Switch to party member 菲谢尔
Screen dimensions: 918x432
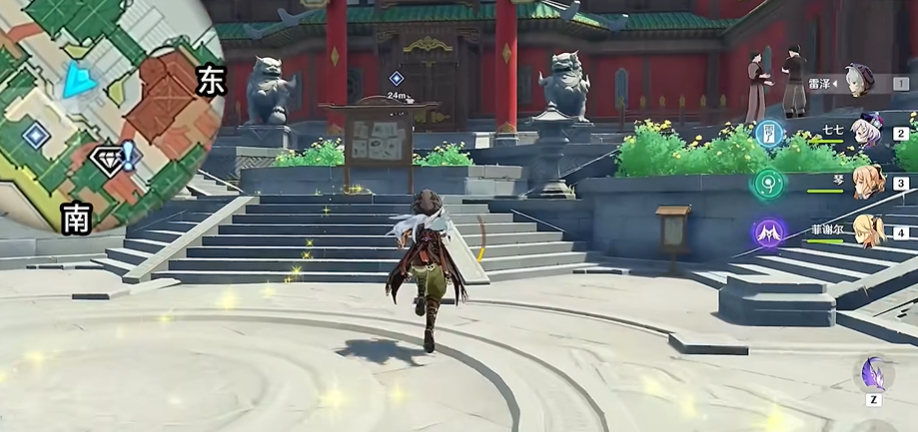pyautogui.click(x=866, y=232)
